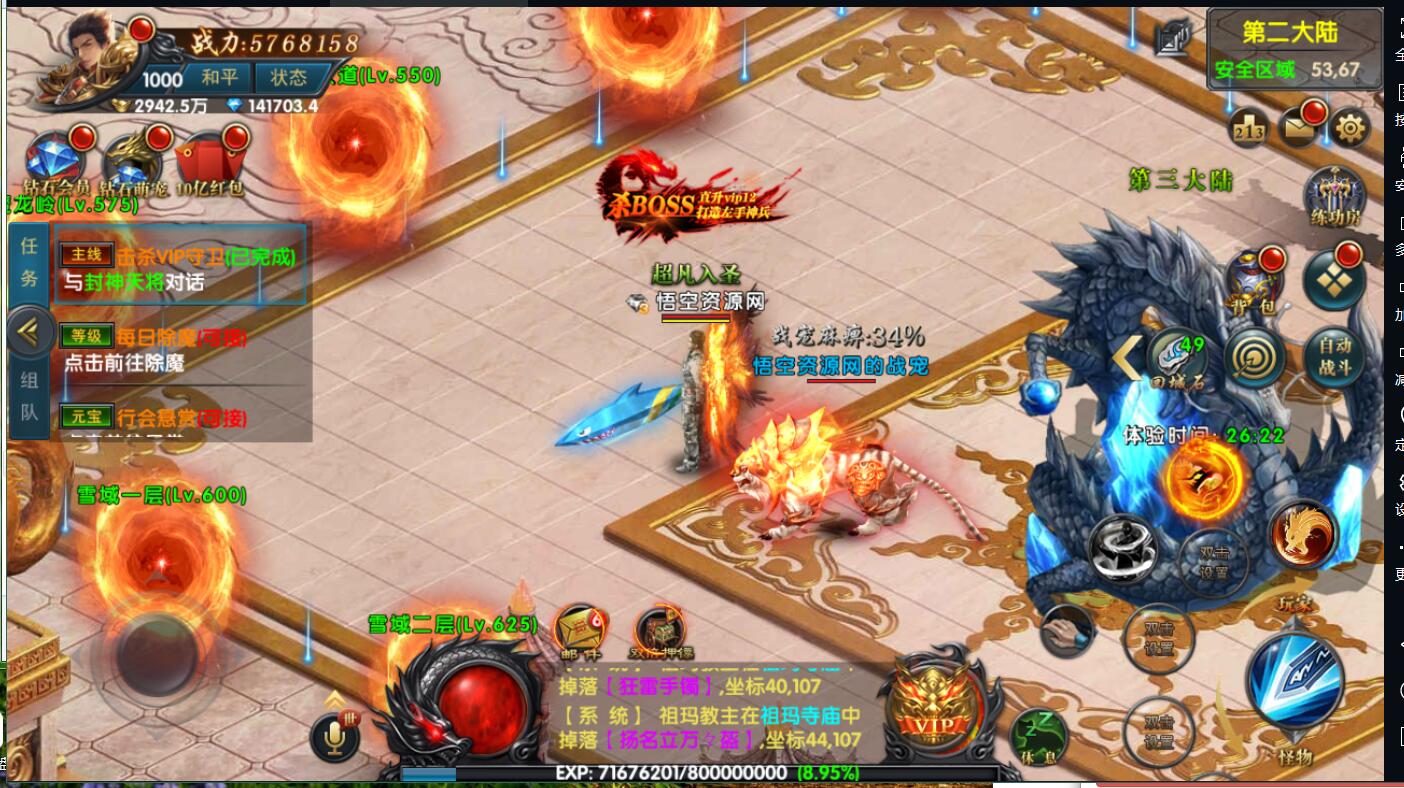Screen dimensions: 1404x788
Task: Open the 10亿红包 red envelope icon
Action: click(209, 162)
